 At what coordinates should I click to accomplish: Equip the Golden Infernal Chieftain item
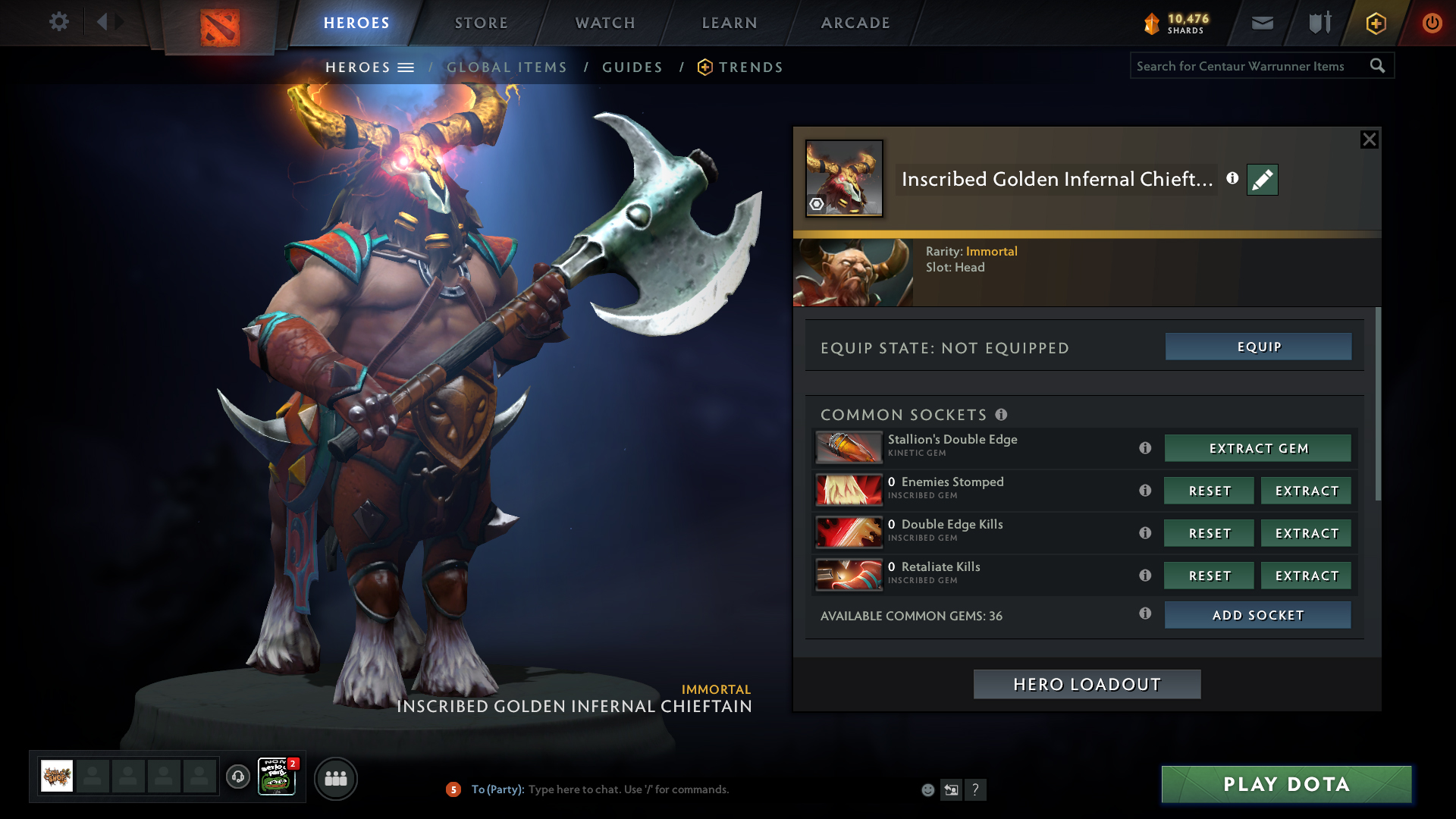1258,347
